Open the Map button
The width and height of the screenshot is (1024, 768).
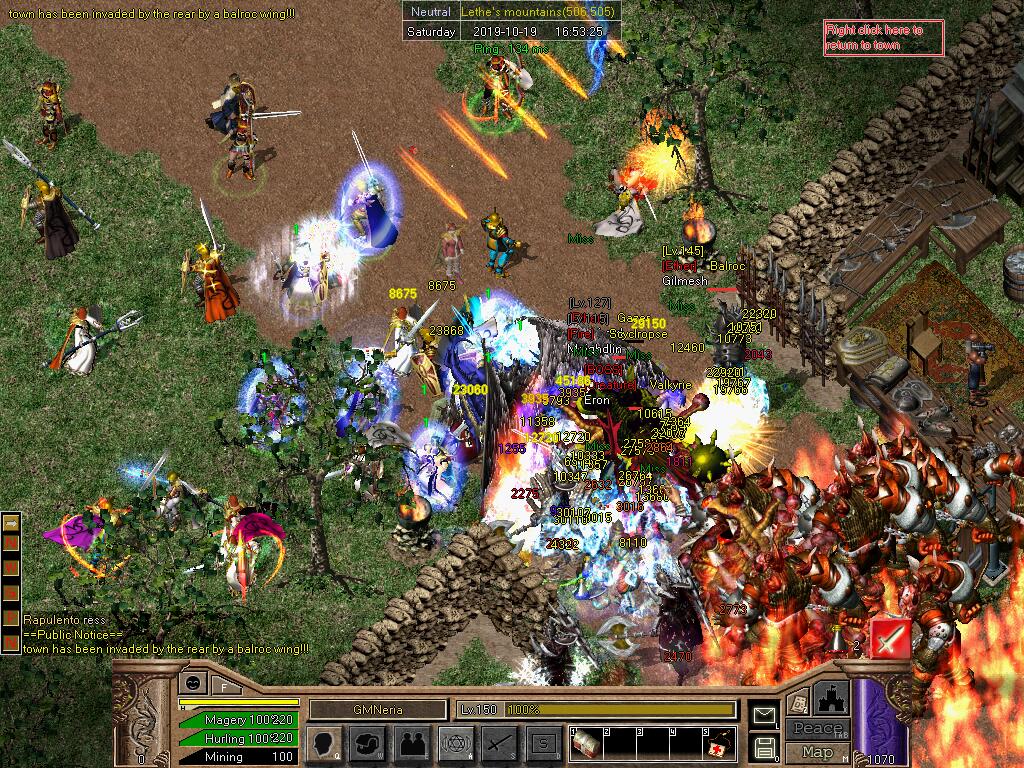click(817, 752)
